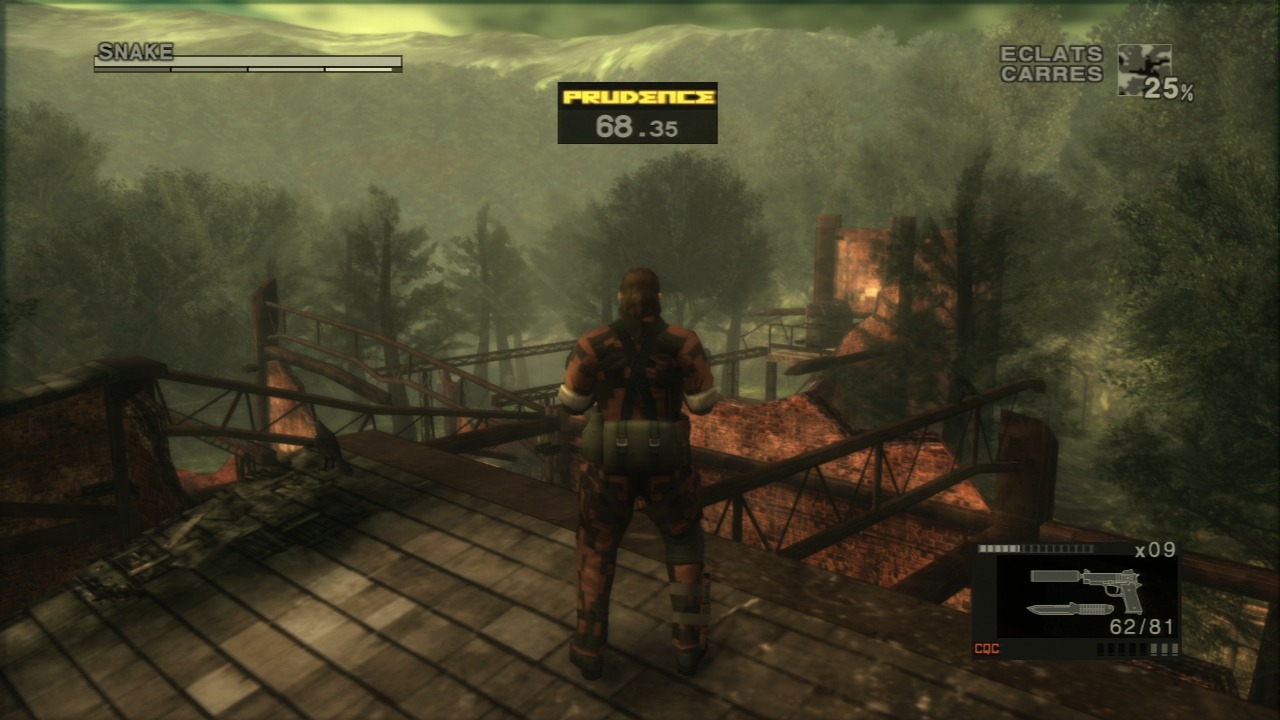Image resolution: width=1280 pixels, height=720 pixels.
Task: Choose the CQC knife icon
Action: [x=1069, y=609]
